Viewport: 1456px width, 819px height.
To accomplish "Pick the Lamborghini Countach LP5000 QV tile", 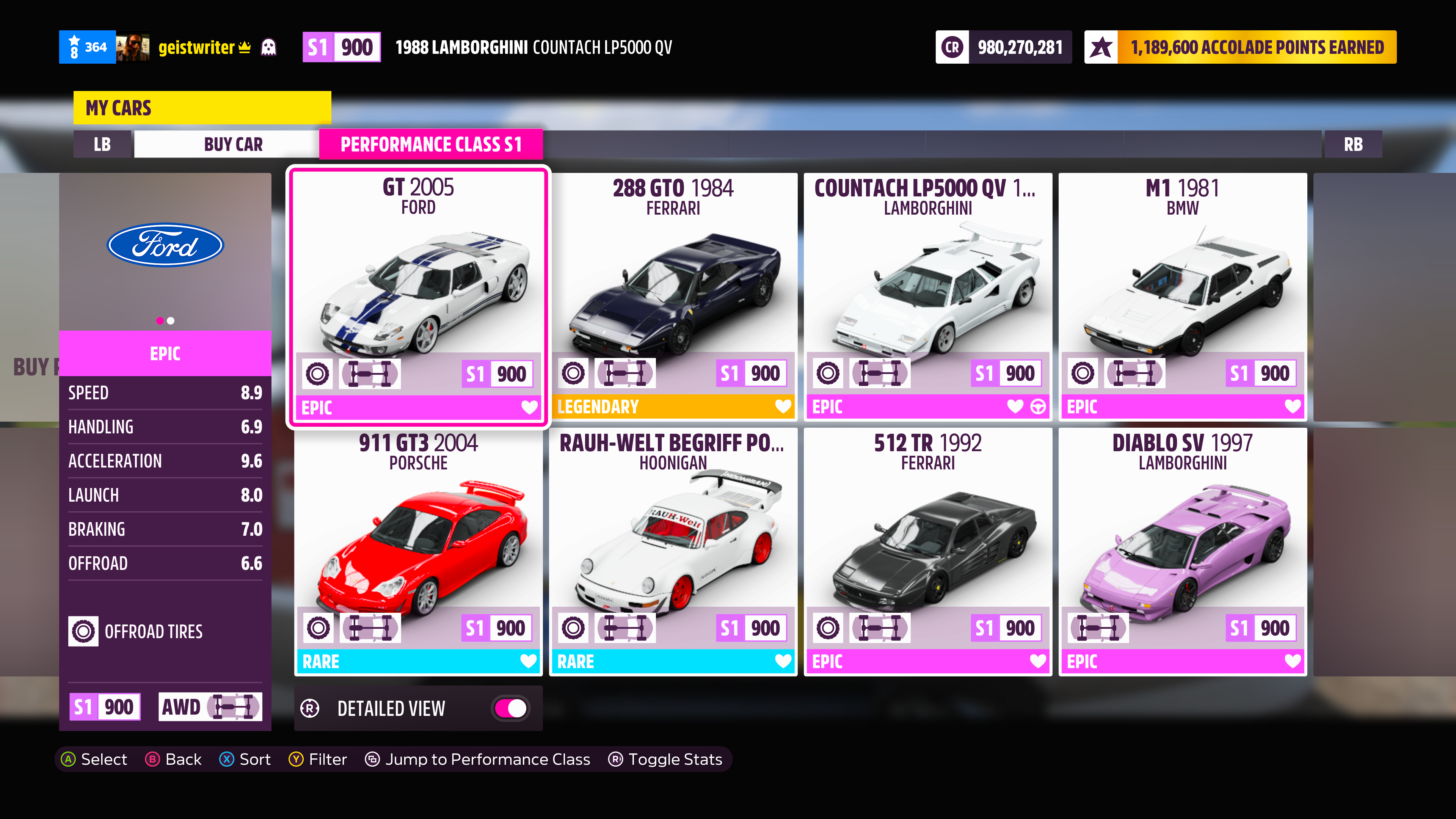I will pos(927,294).
